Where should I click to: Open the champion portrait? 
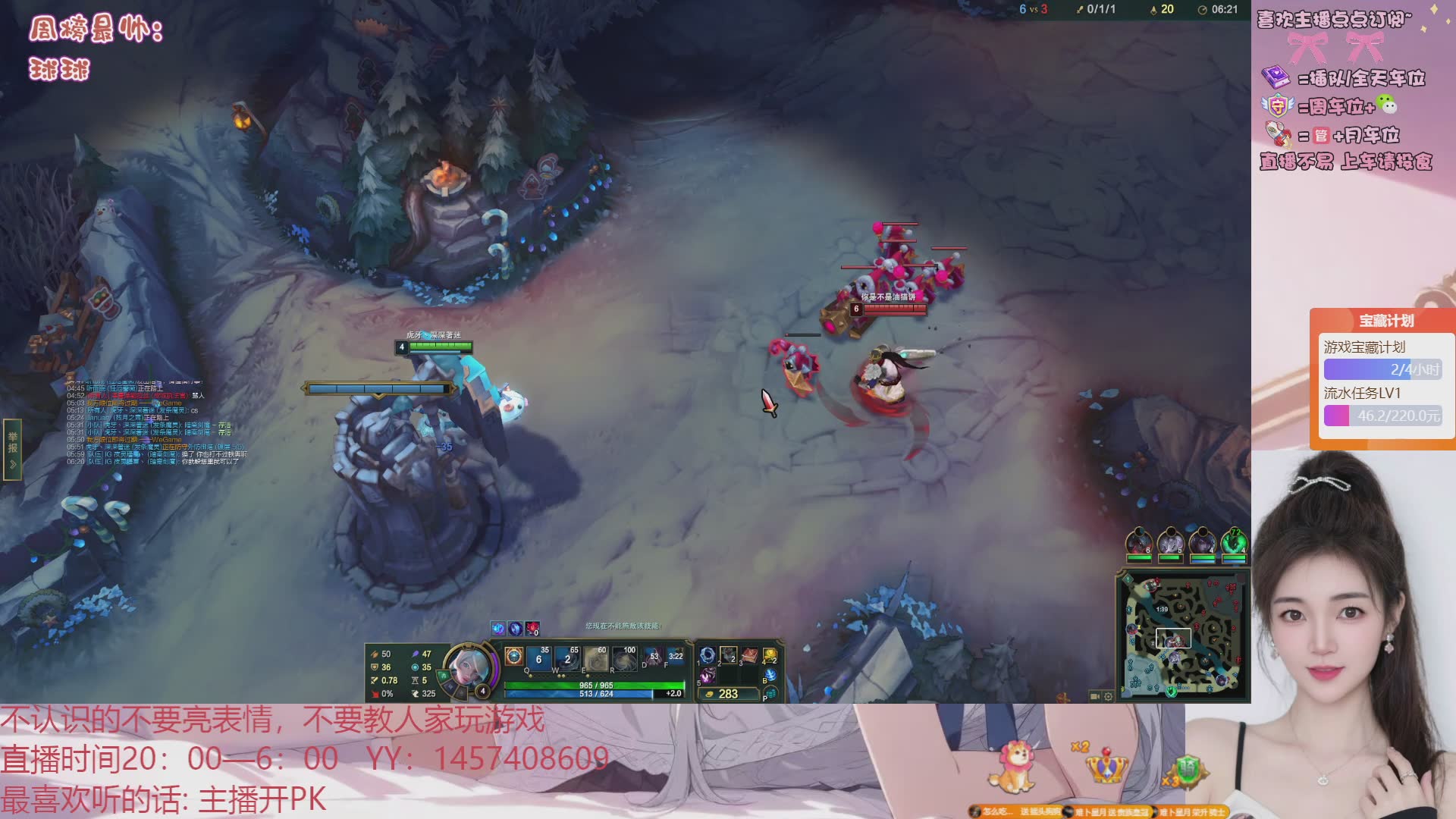point(466,667)
